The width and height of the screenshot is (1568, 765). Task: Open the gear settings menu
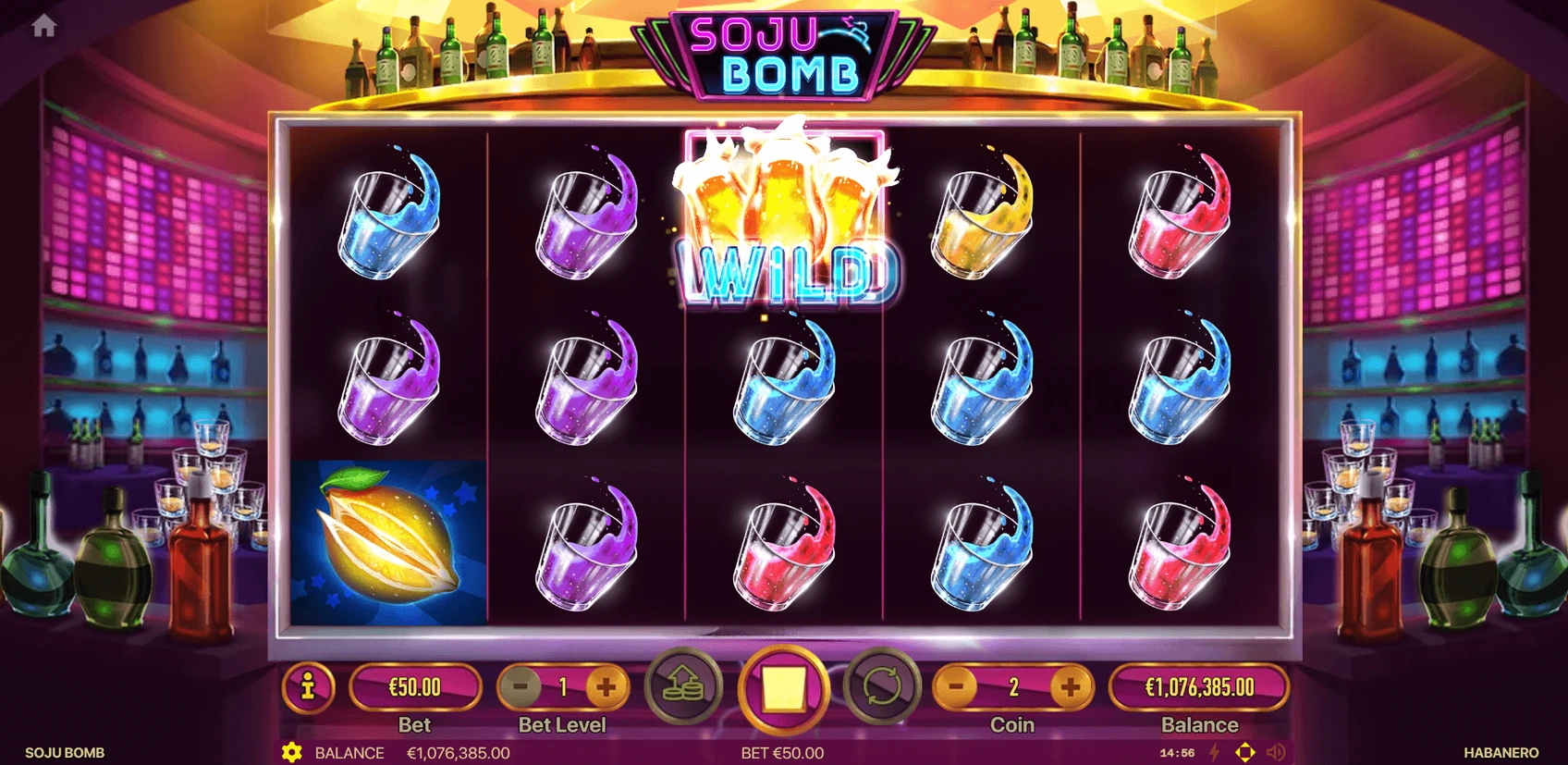[292, 752]
